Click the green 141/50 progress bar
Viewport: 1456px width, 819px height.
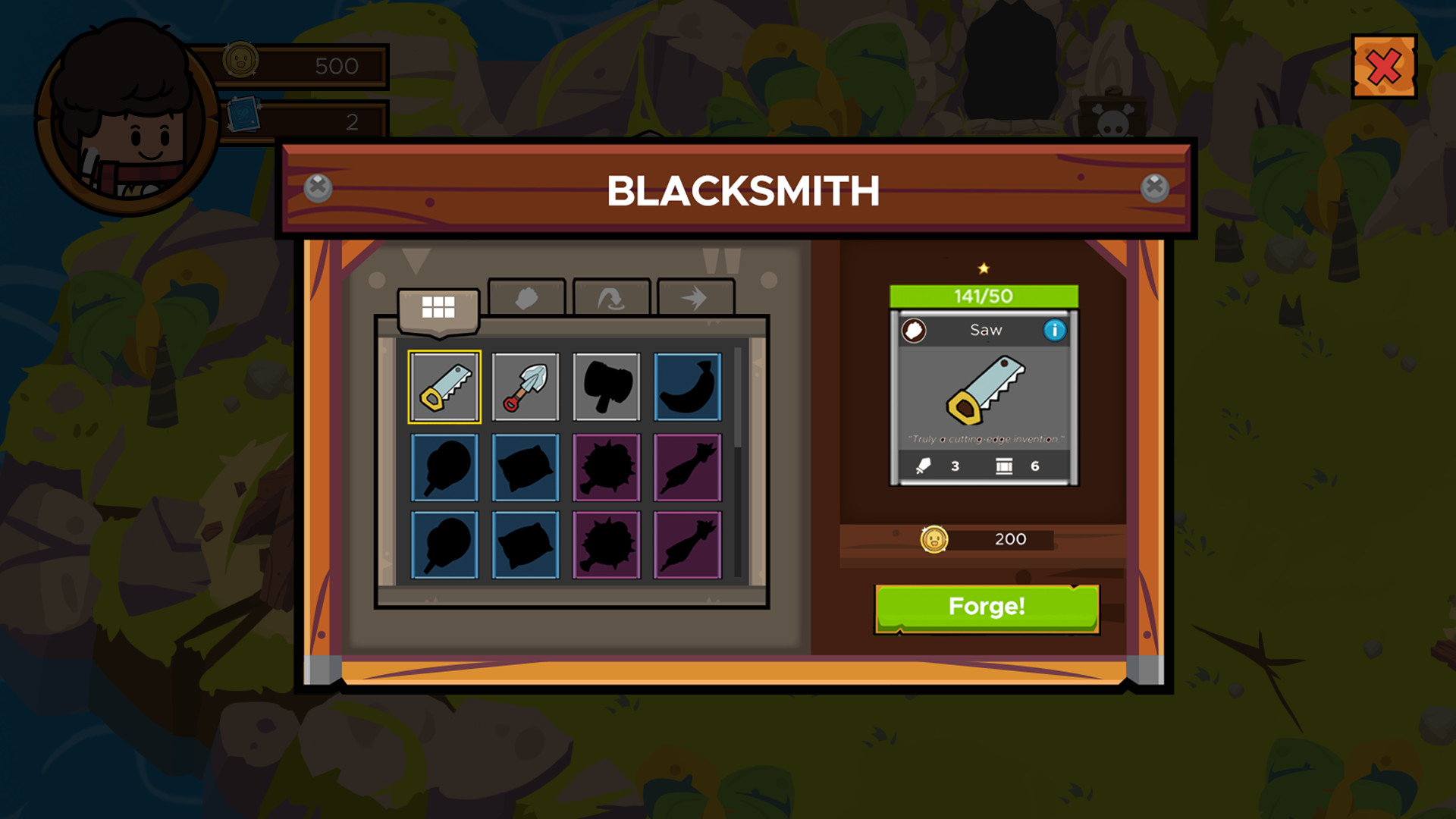pos(984,296)
